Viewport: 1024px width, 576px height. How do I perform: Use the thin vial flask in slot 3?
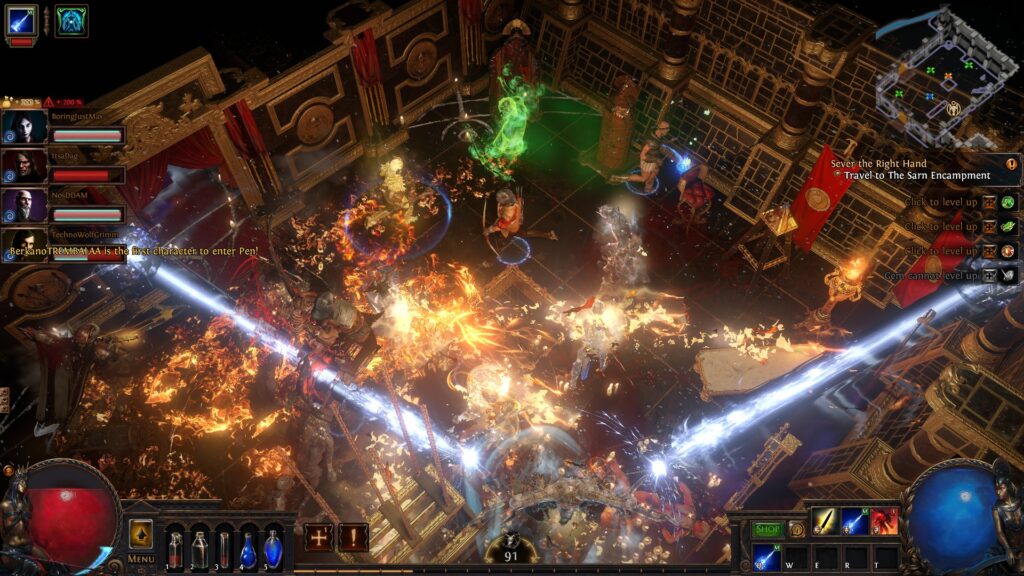(223, 549)
